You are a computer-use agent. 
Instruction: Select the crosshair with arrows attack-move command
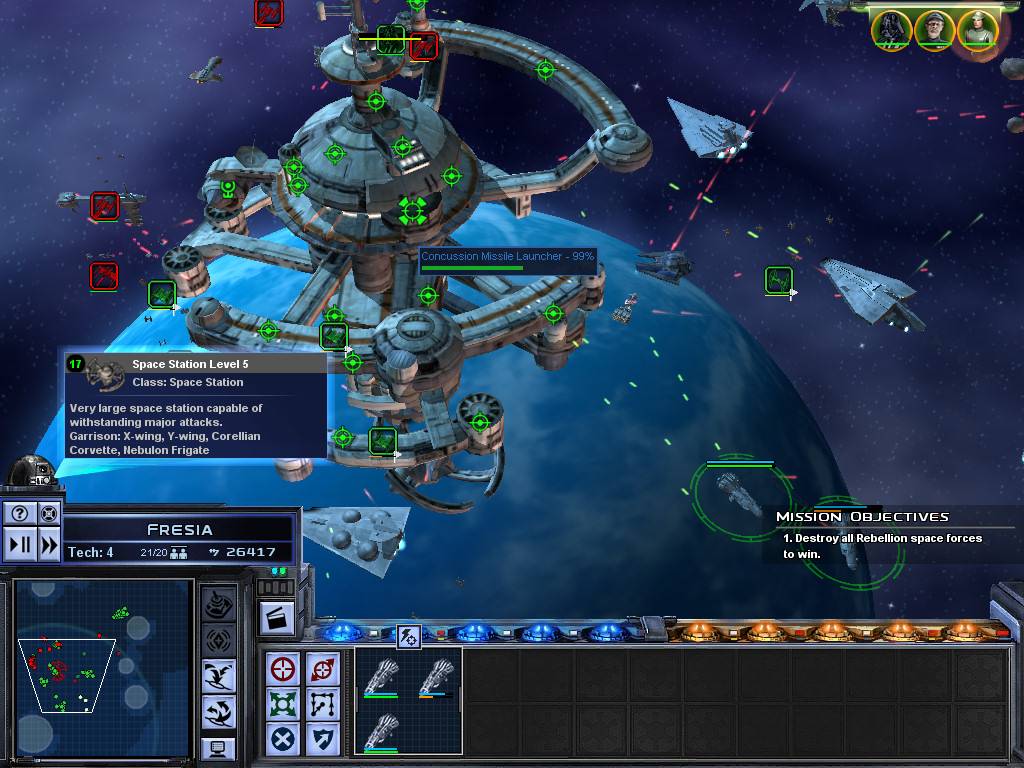[x=323, y=668]
